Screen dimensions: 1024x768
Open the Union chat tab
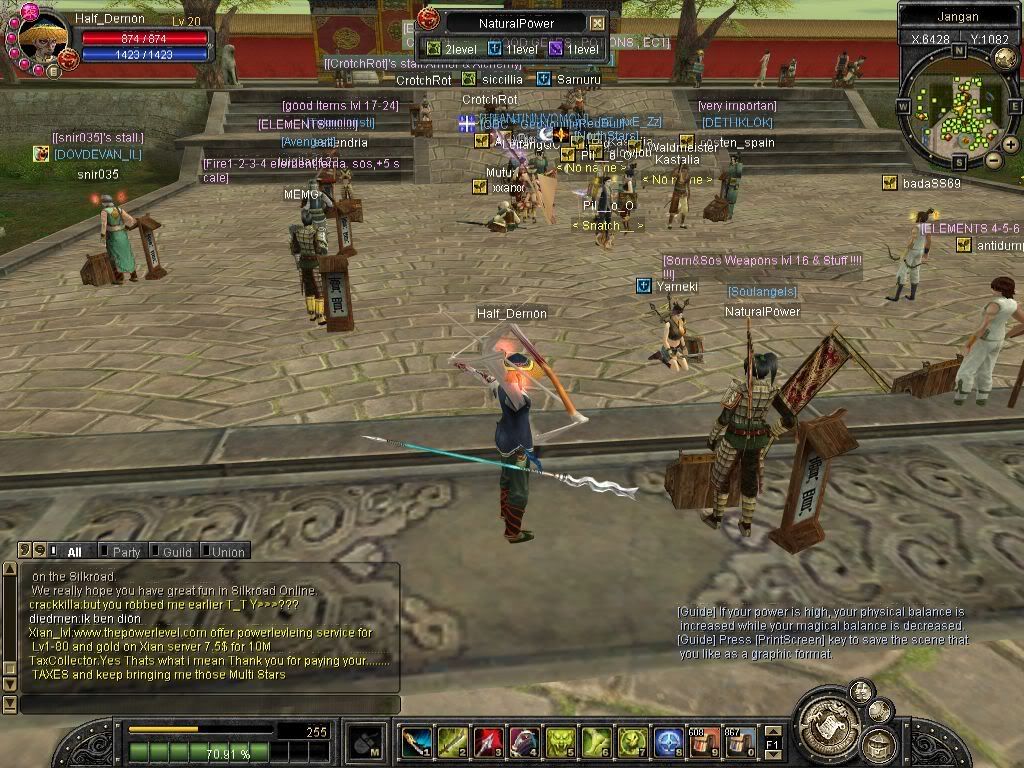pos(227,552)
